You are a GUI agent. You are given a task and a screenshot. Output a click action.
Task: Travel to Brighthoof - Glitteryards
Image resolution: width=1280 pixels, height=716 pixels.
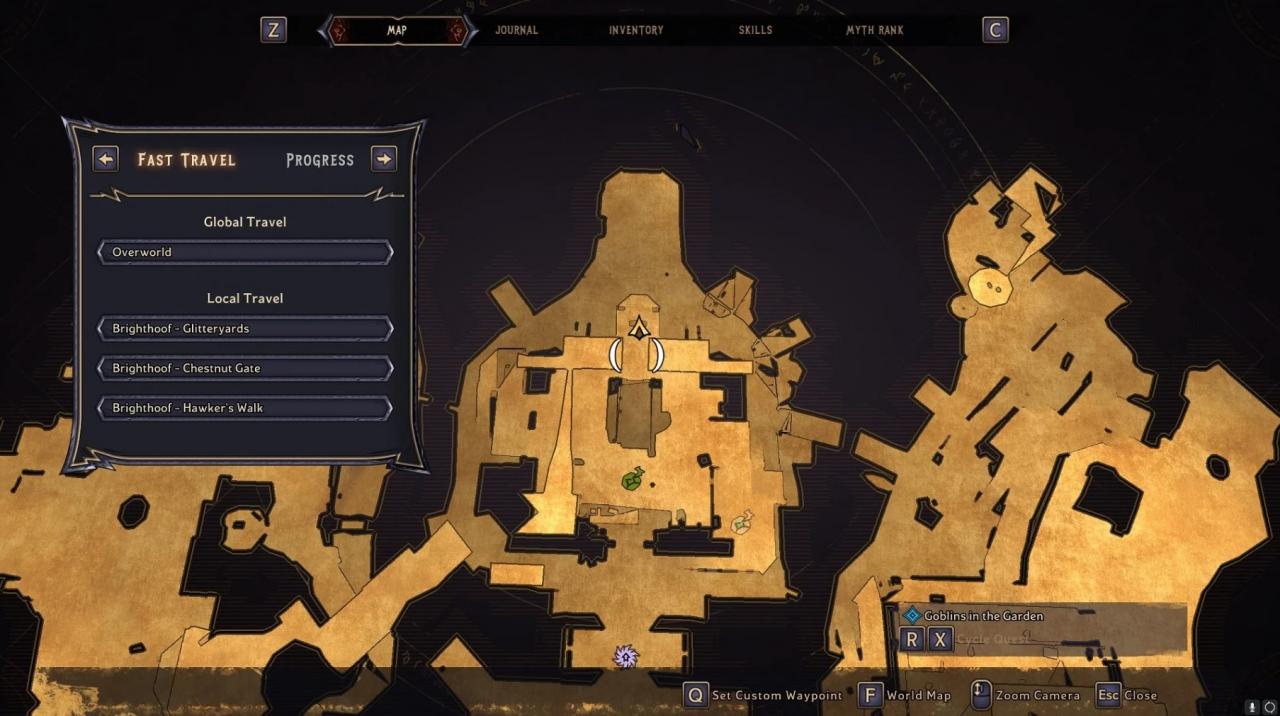click(x=245, y=328)
